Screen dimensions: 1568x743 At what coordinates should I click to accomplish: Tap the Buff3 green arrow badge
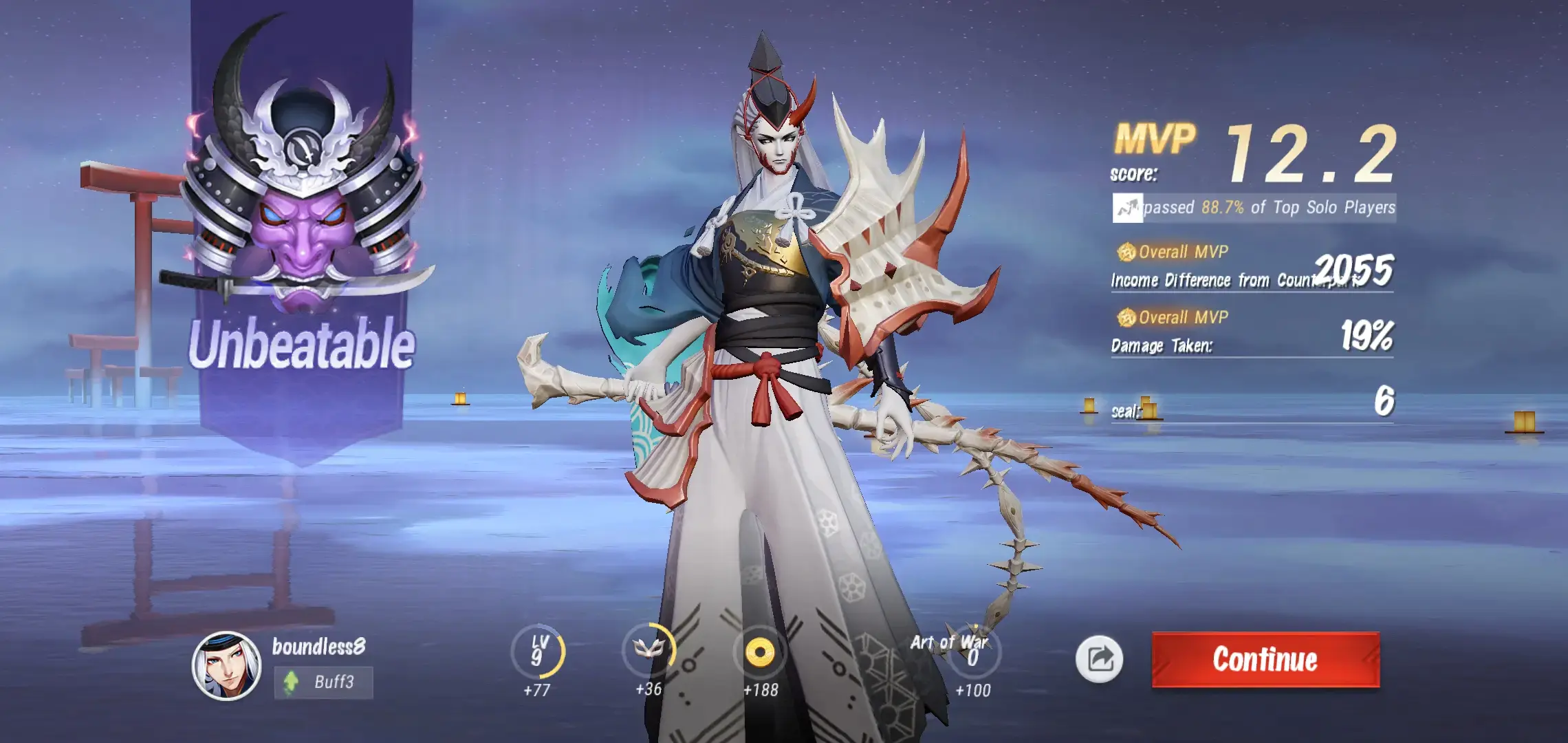pos(323,682)
